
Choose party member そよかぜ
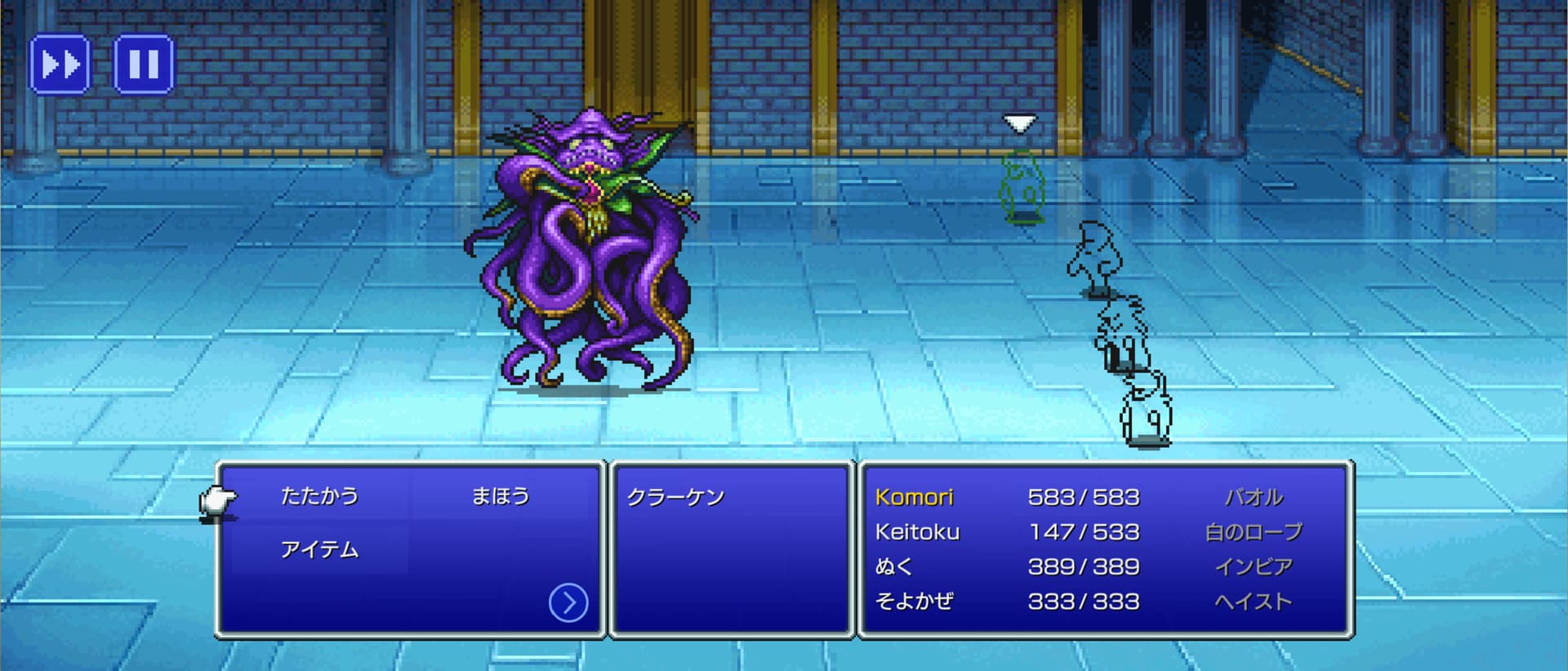914,602
